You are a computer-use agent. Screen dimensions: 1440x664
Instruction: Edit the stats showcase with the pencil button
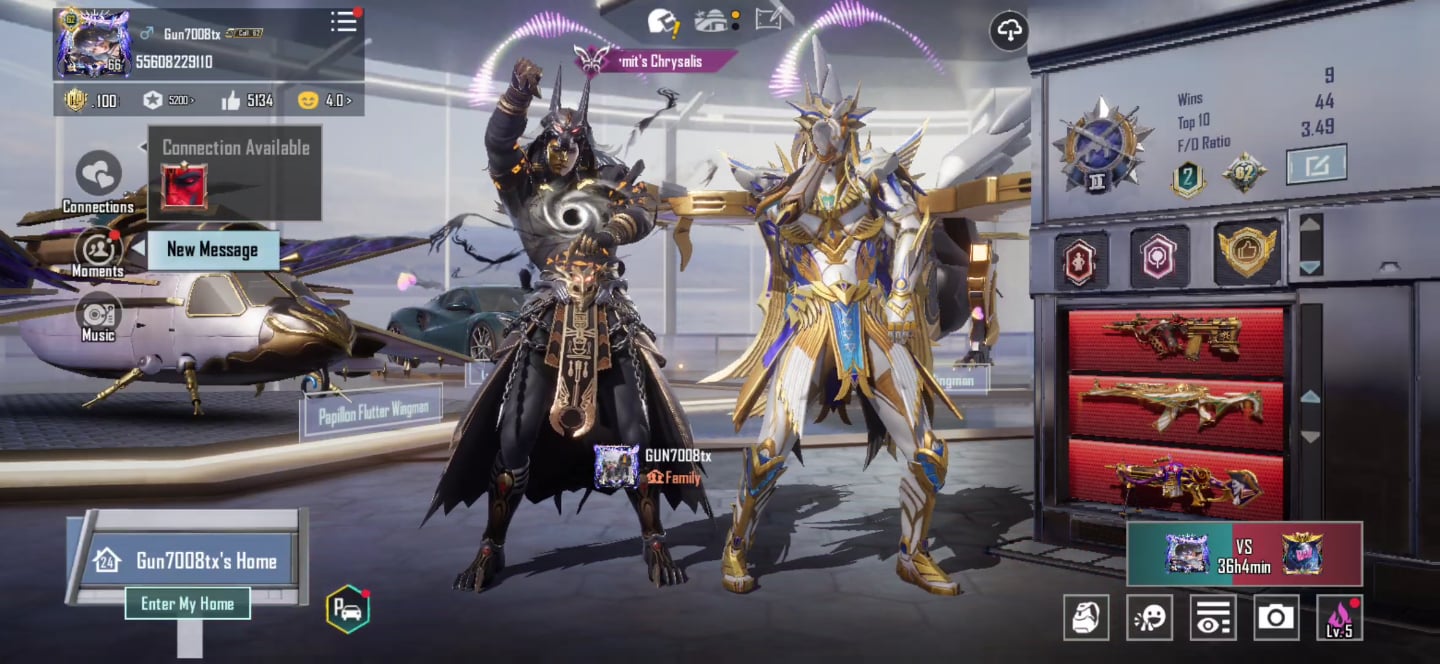[x=1316, y=165]
